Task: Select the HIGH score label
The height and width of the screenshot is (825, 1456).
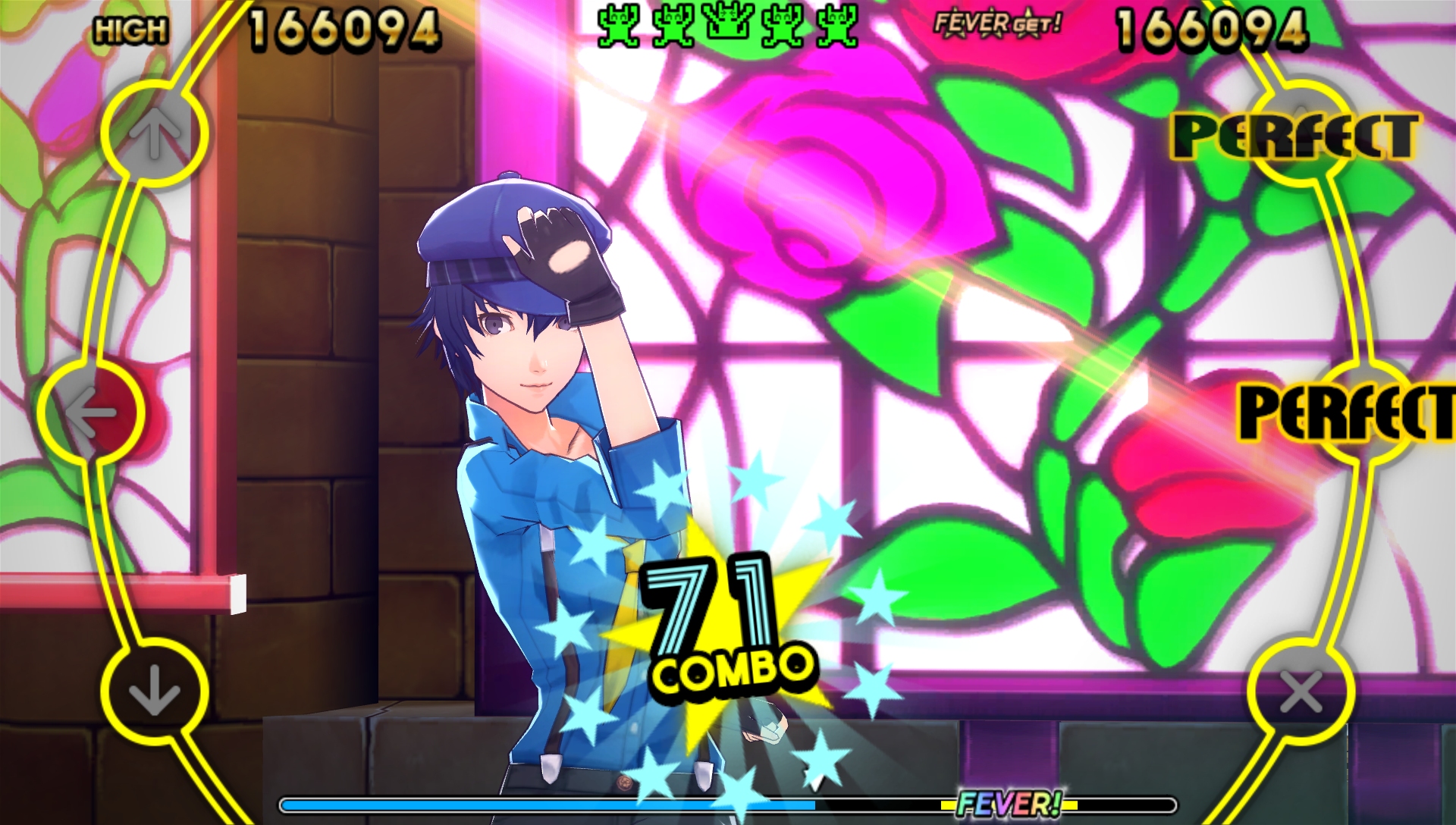Action: click(130, 28)
